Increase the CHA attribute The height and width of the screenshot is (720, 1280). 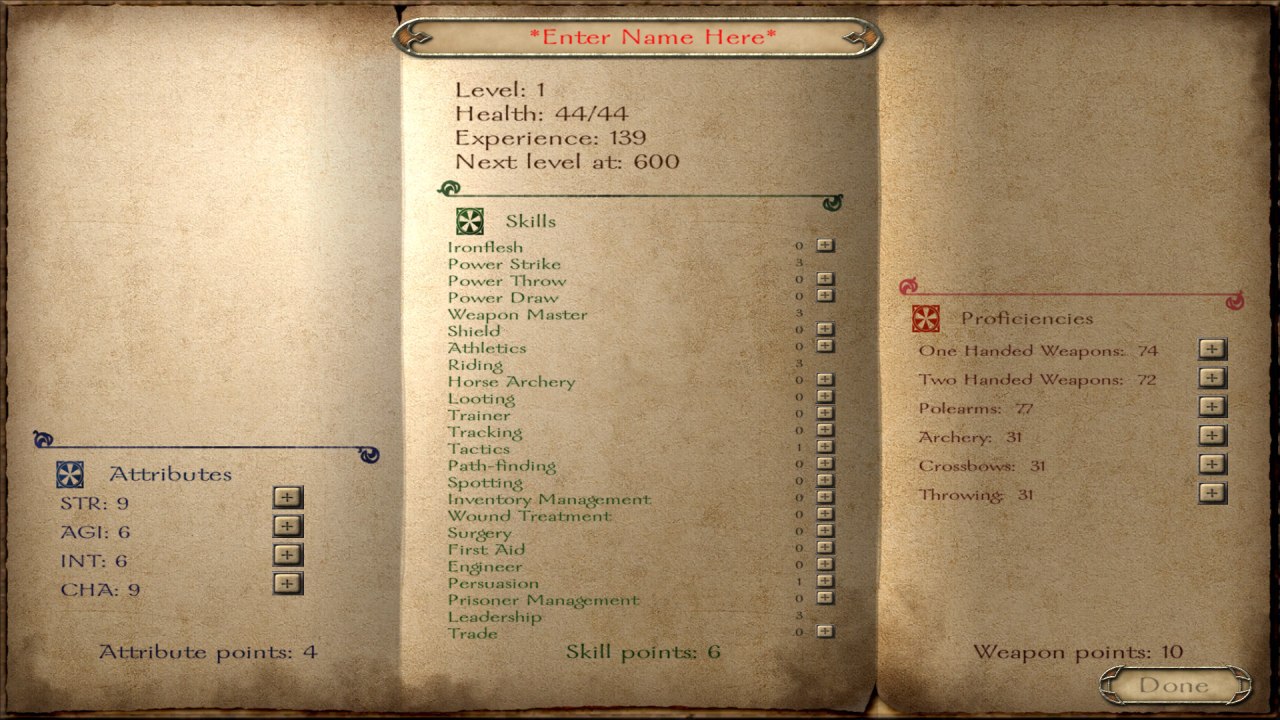[x=287, y=584]
